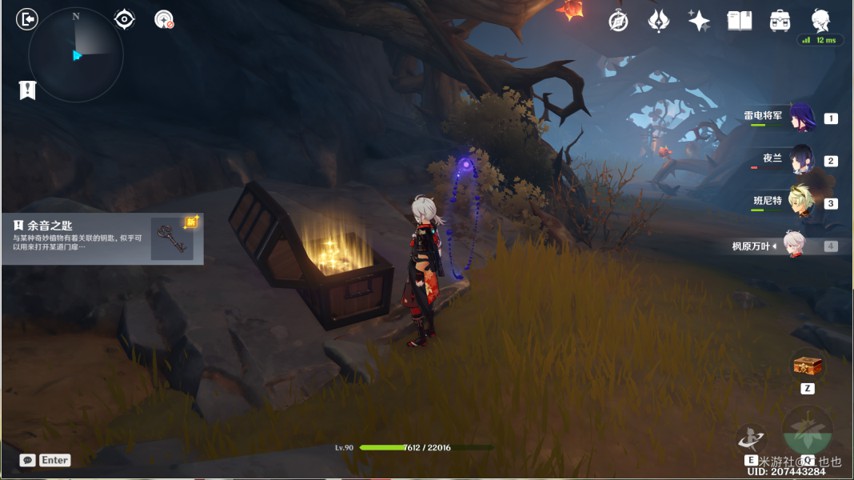Open the Paimon menu head icon
The image size is (854, 480).
[x=821, y=19]
